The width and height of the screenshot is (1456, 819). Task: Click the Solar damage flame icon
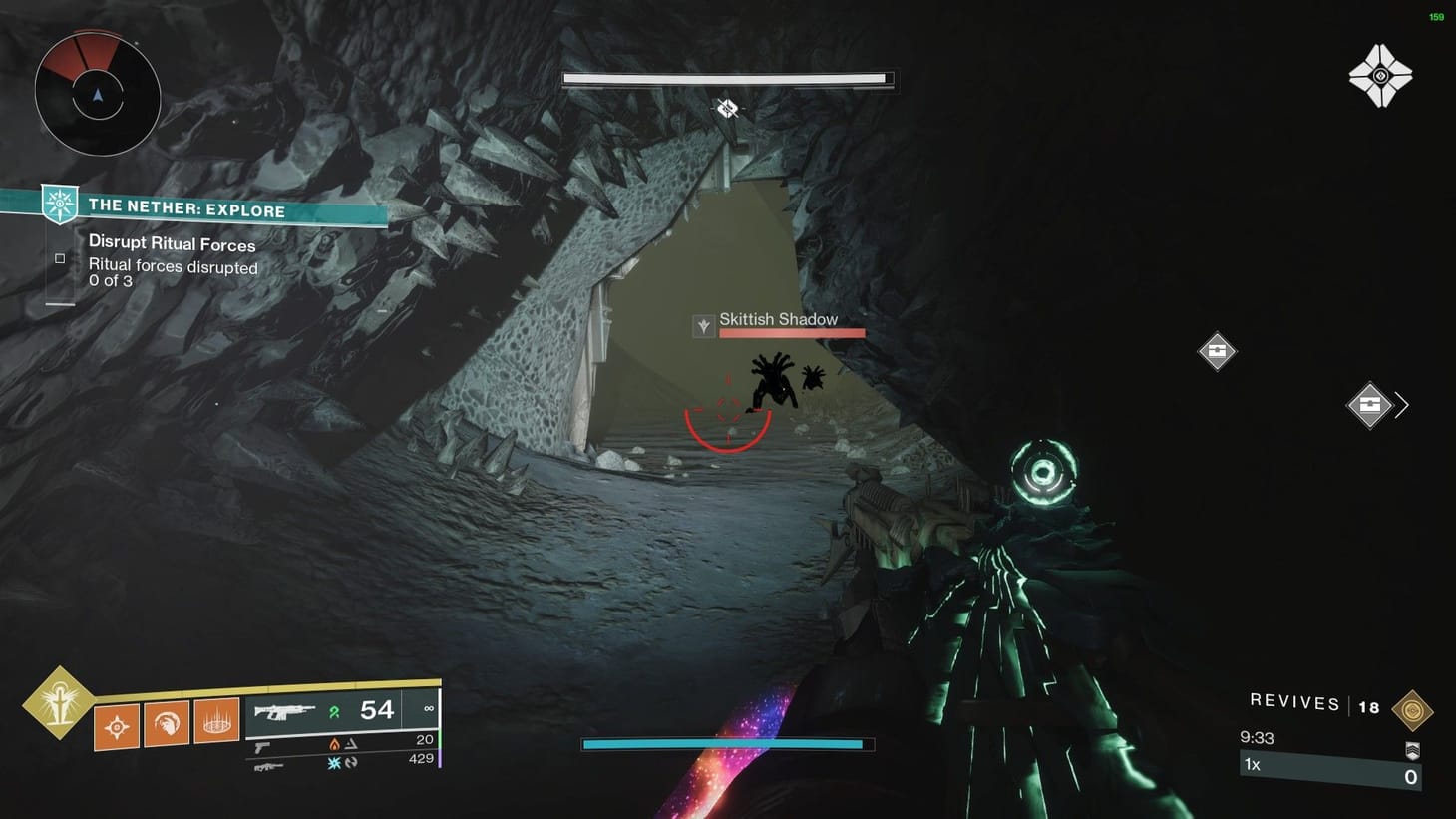(x=334, y=743)
